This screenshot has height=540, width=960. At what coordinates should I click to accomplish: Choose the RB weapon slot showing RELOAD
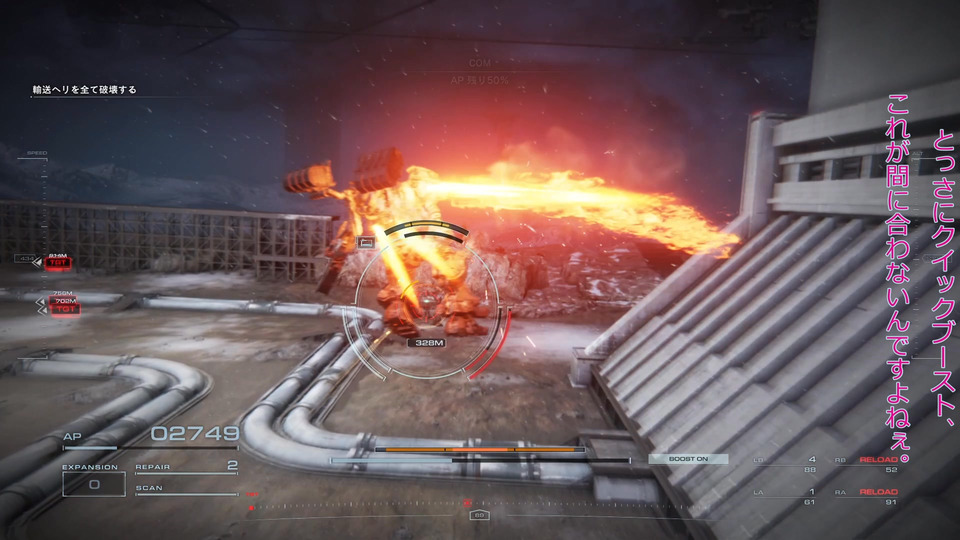point(878,464)
